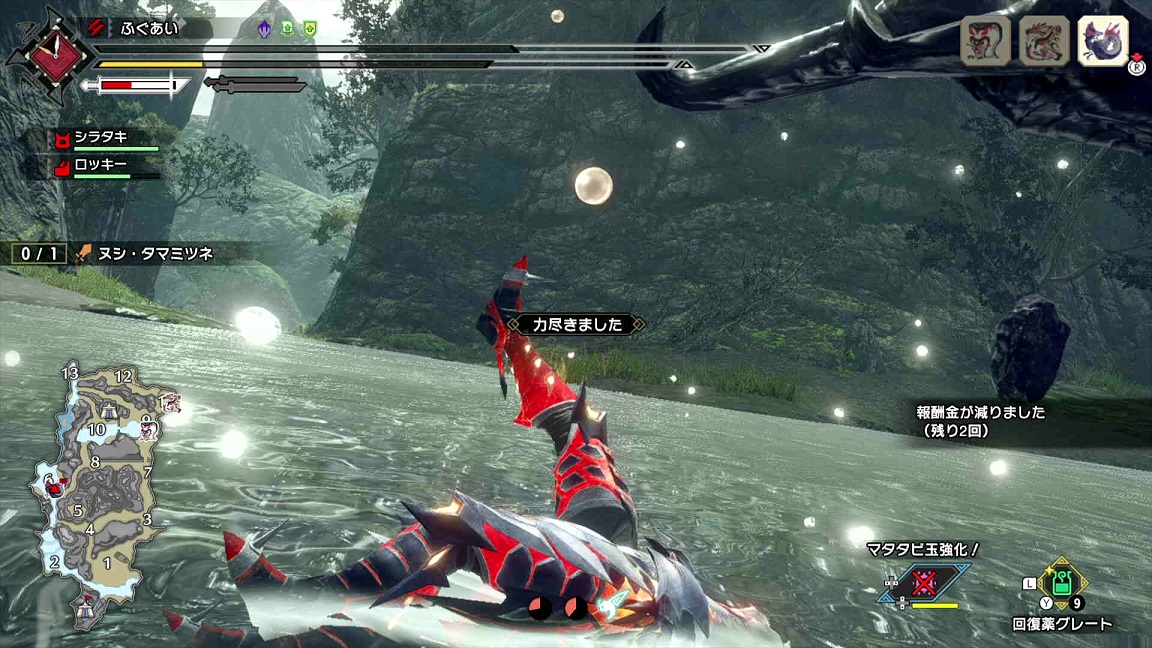
Task: Click the monster marker at area 6
Action: (57, 487)
